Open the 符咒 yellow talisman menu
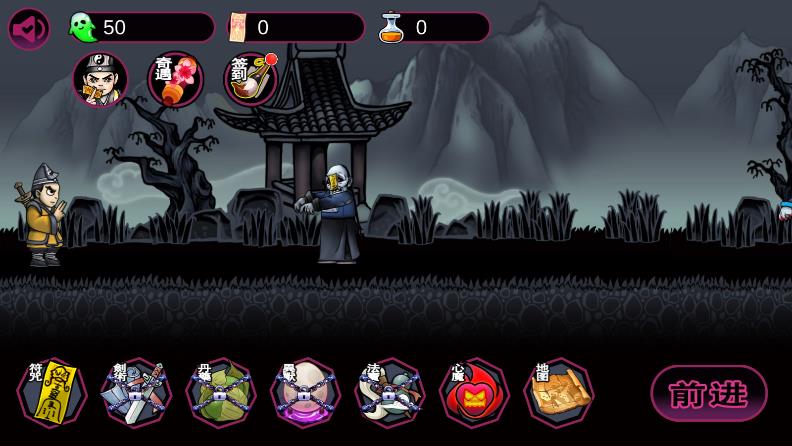Image resolution: width=792 pixels, height=446 pixels. pos(52,392)
